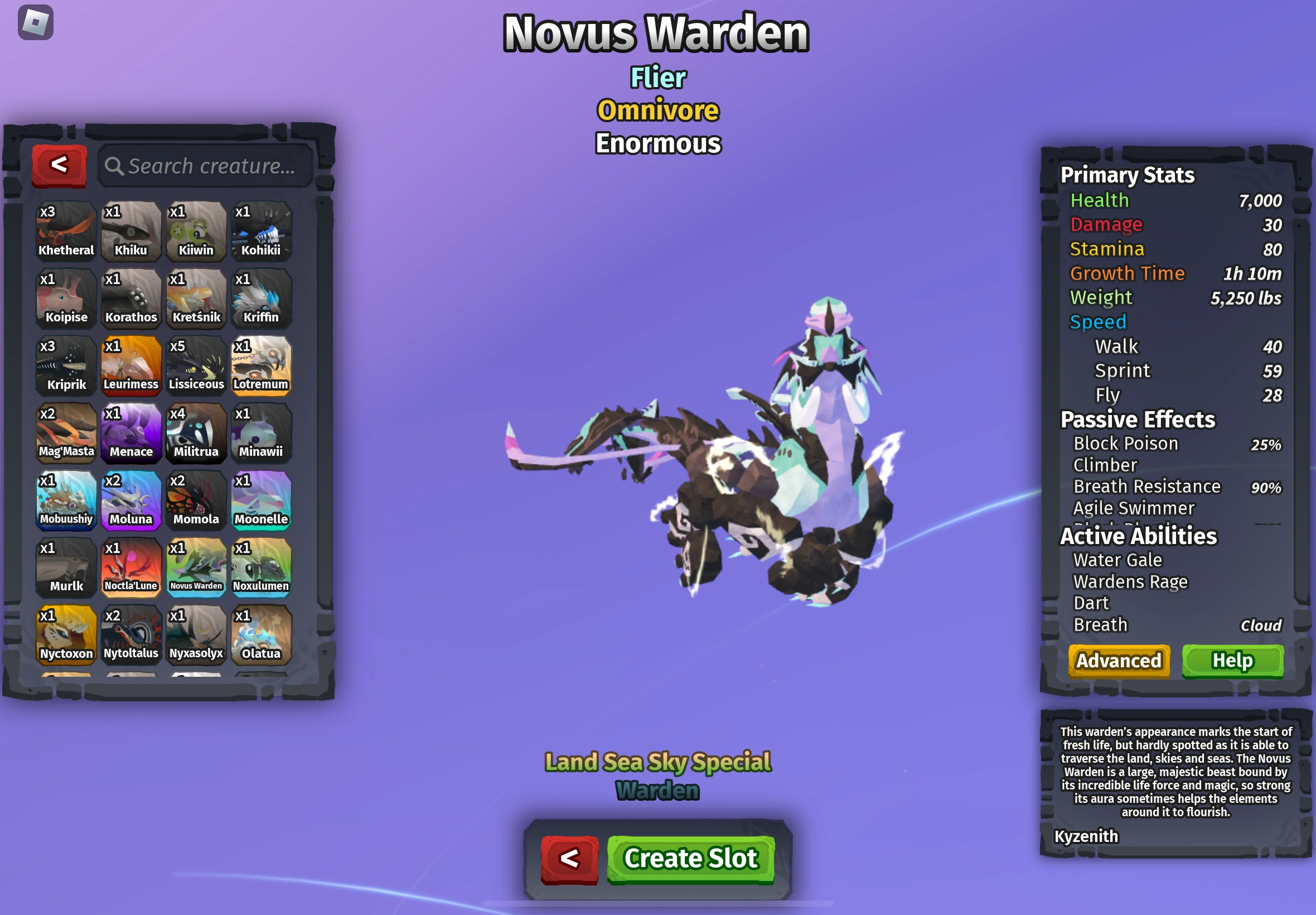Open the Advanced stats panel

pos(1118,660)
